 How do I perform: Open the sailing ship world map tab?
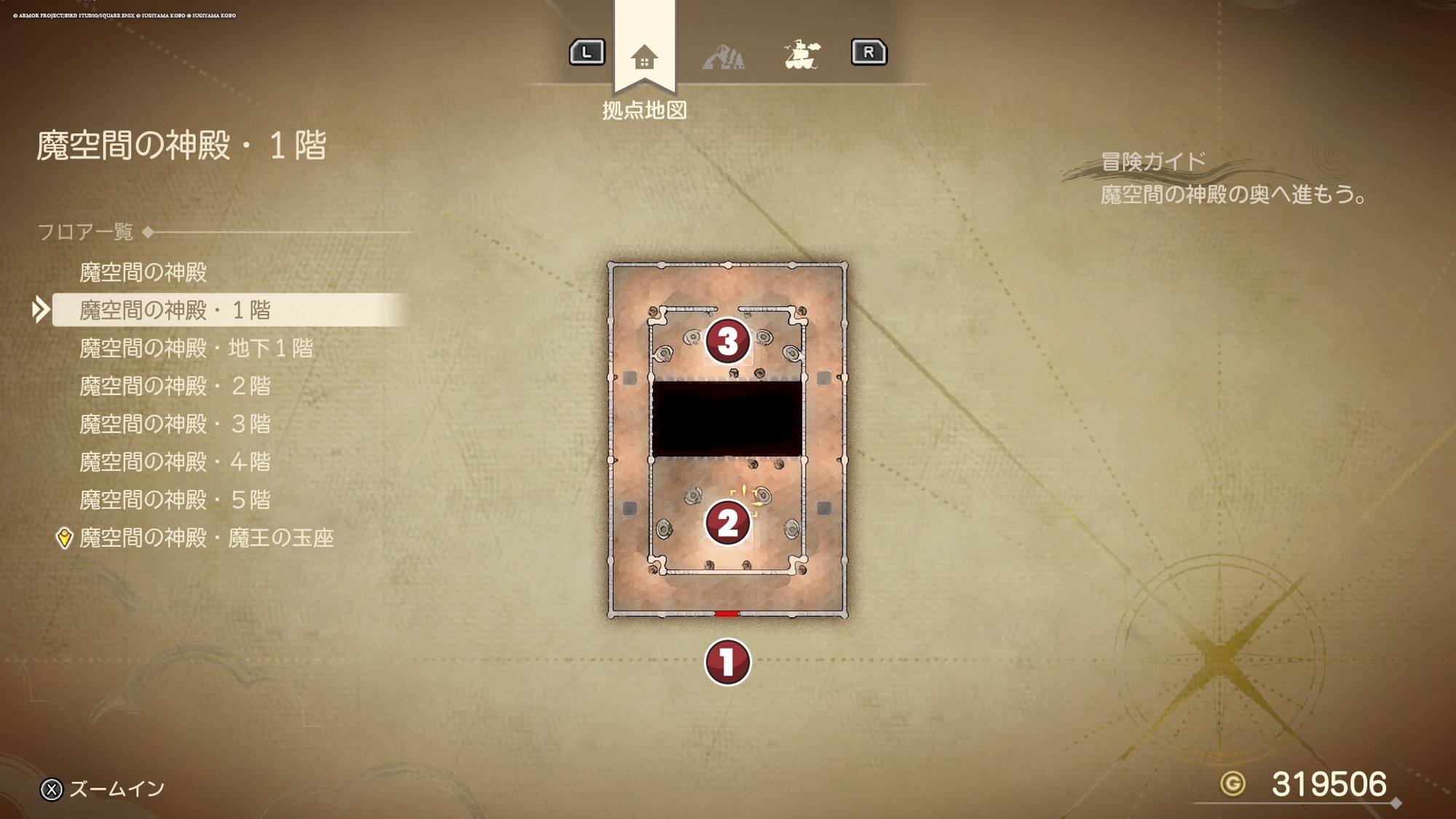pos(802,55)
